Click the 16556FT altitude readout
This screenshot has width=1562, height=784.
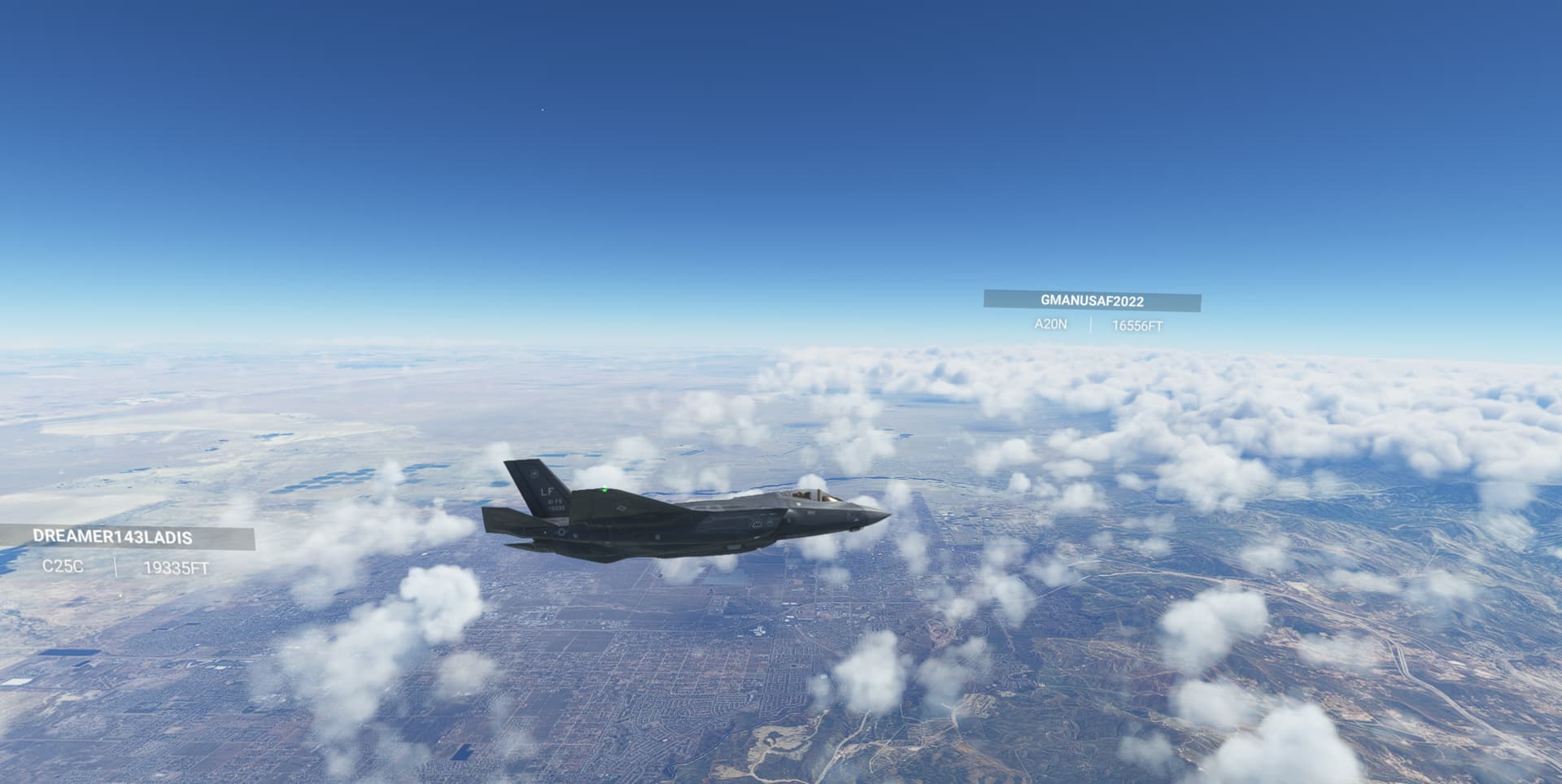[x=1137, y=325]
